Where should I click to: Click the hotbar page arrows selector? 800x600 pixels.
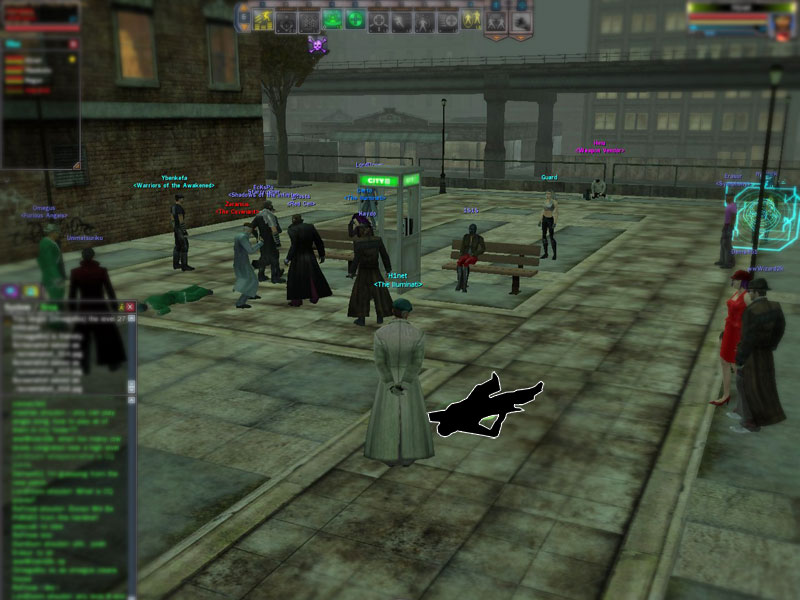[x=242, y=19]
